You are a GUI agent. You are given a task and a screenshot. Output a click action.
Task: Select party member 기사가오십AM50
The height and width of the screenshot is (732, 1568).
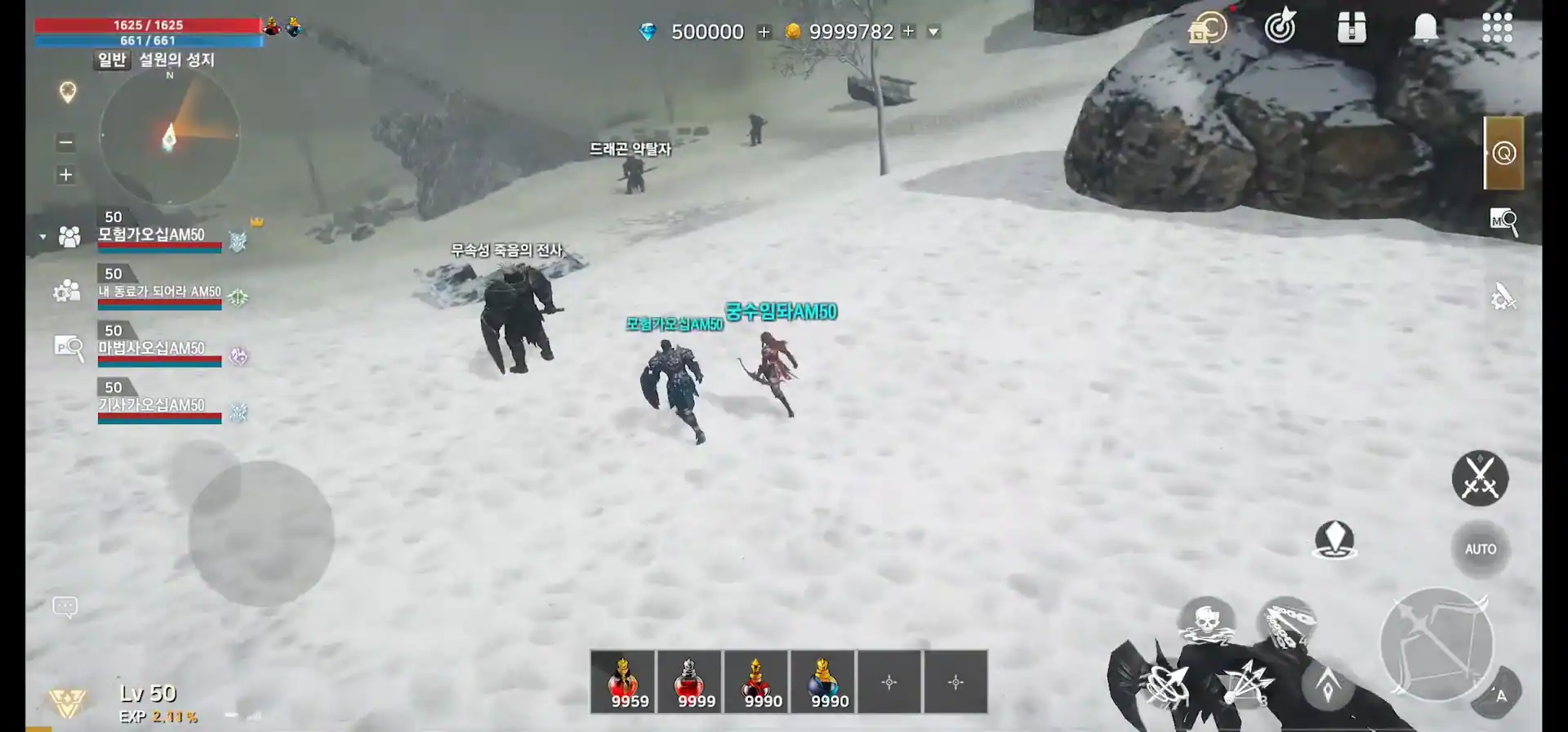159,406
